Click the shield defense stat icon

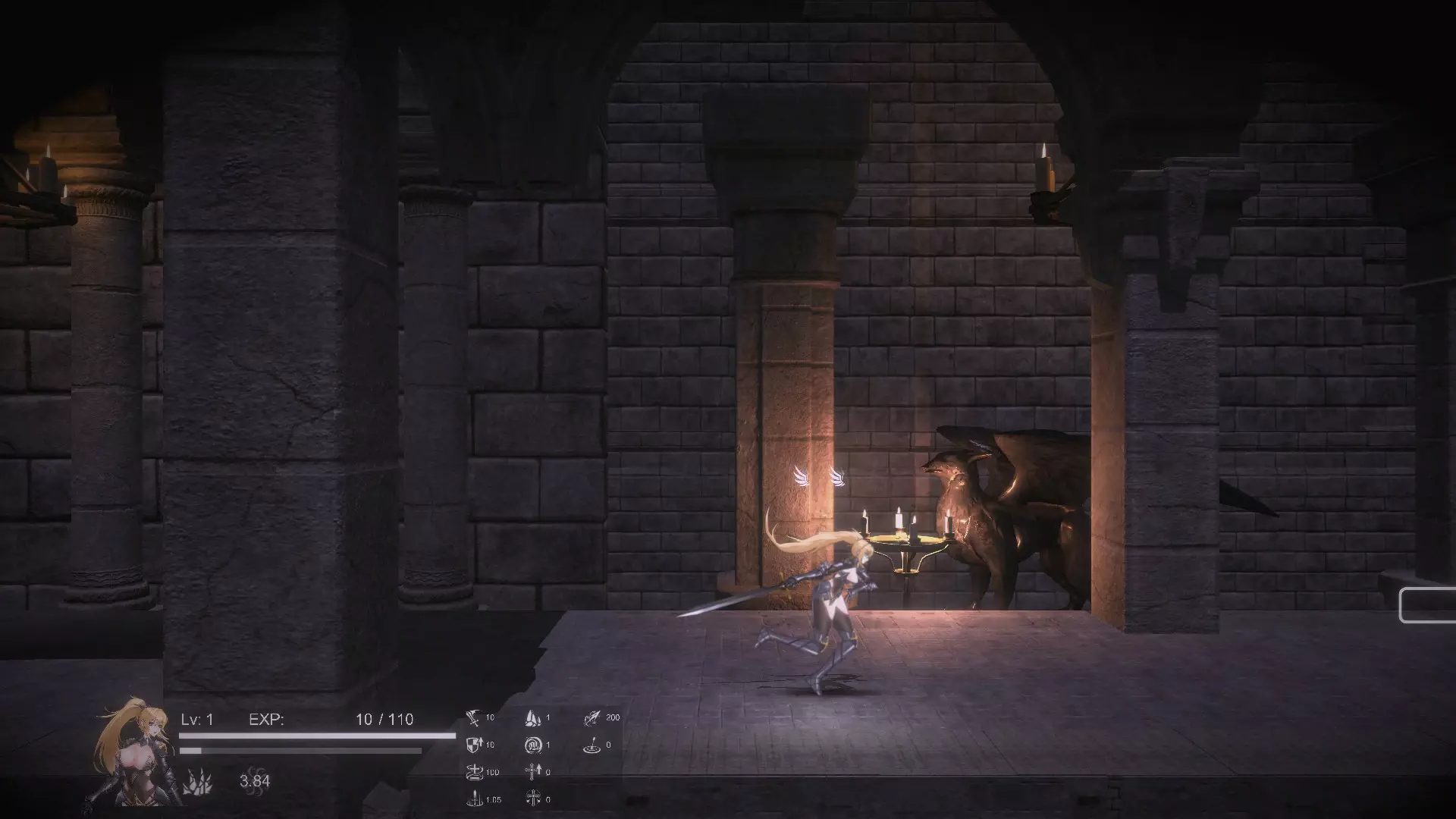(473, 745)
